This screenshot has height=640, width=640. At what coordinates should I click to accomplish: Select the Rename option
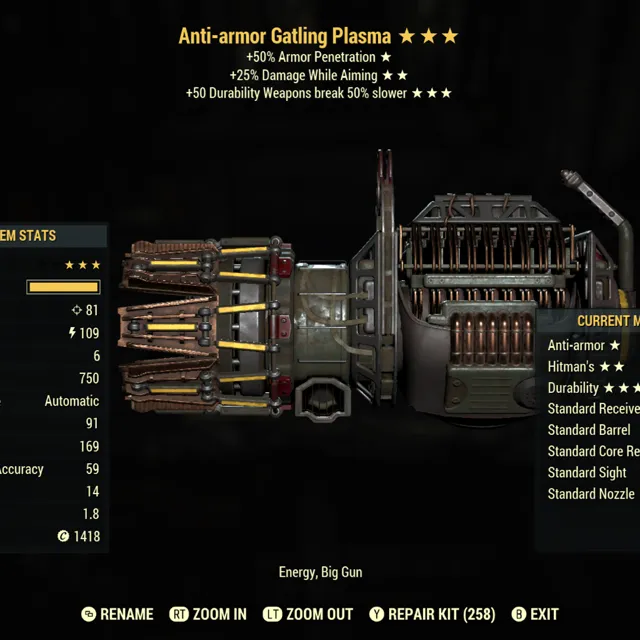click(x=117, y=614)
